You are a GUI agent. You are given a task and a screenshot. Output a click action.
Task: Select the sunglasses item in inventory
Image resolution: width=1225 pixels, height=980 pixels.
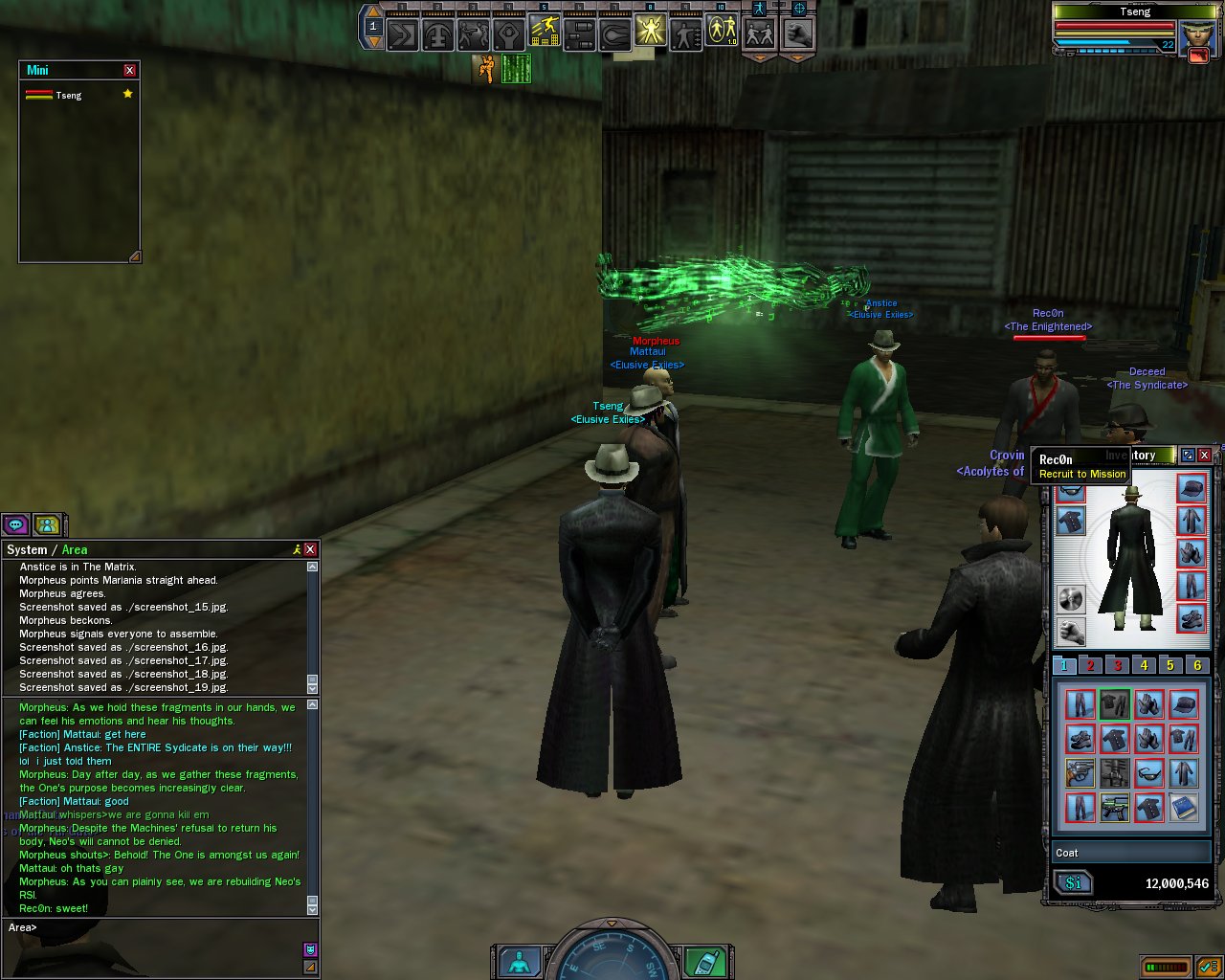pyautogui.click(x=1149, y=772)
